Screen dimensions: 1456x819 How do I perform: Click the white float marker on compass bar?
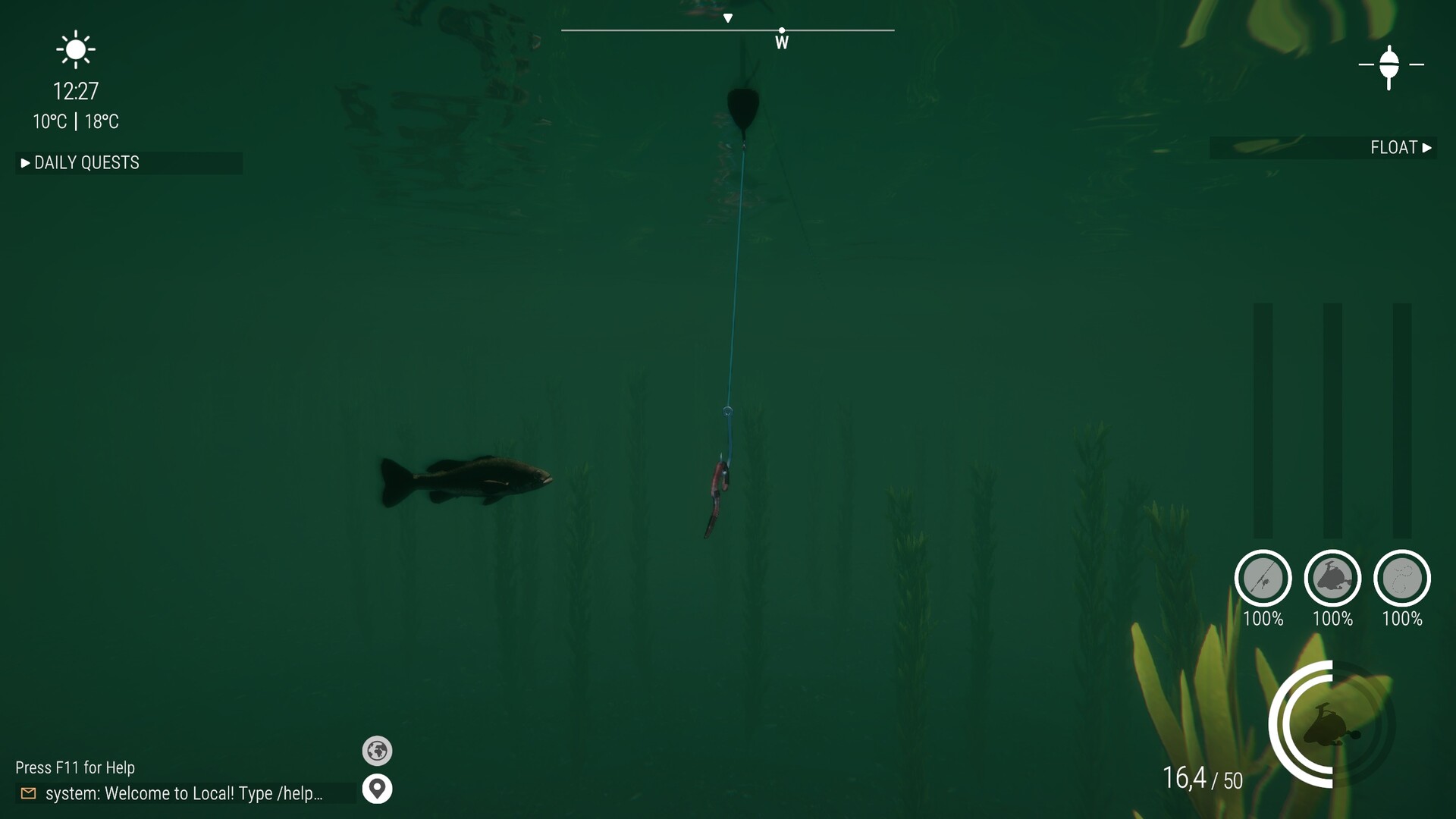click(x=781, y=30)
